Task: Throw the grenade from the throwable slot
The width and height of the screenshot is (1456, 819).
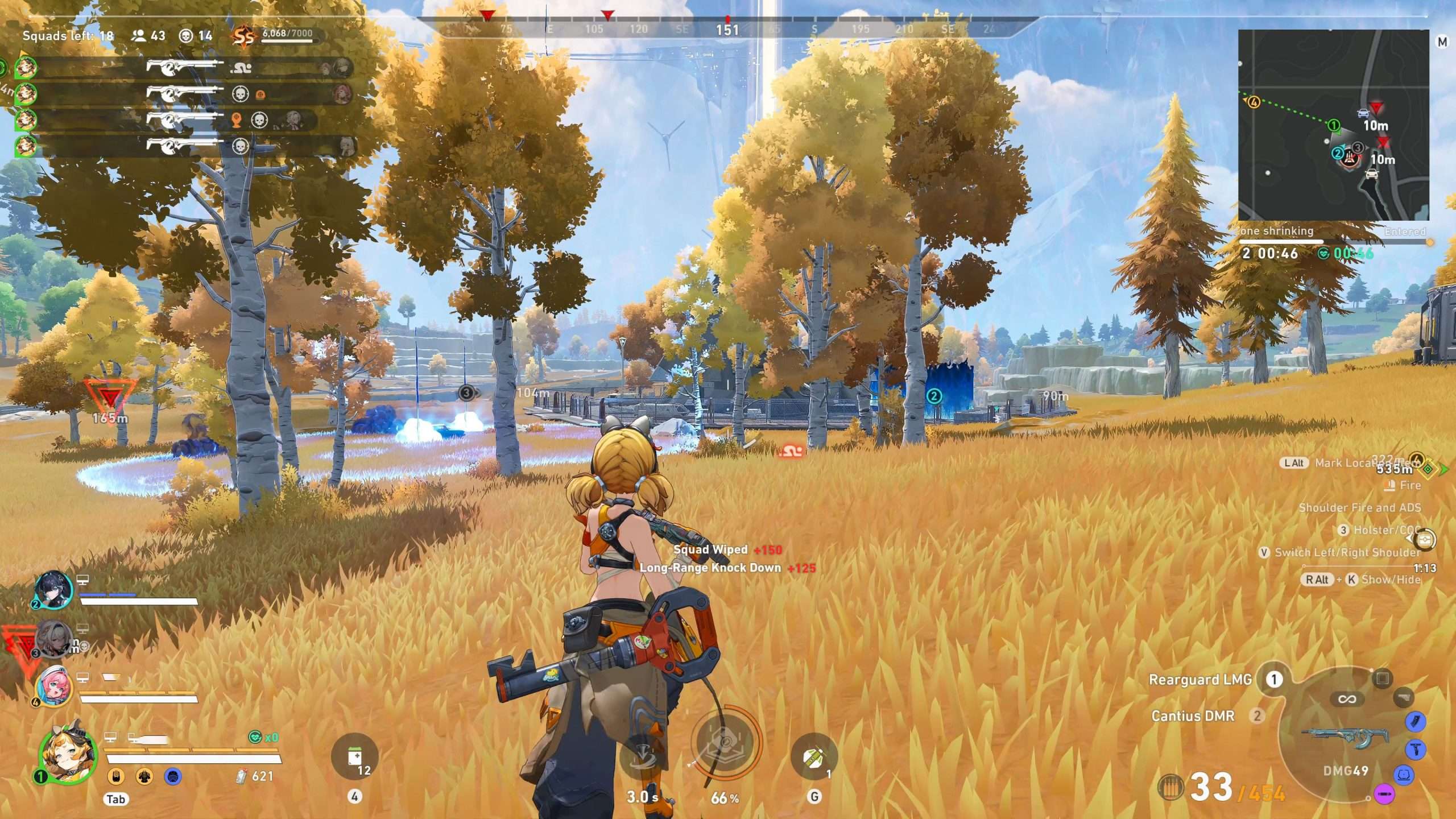Action: point(814,757)
